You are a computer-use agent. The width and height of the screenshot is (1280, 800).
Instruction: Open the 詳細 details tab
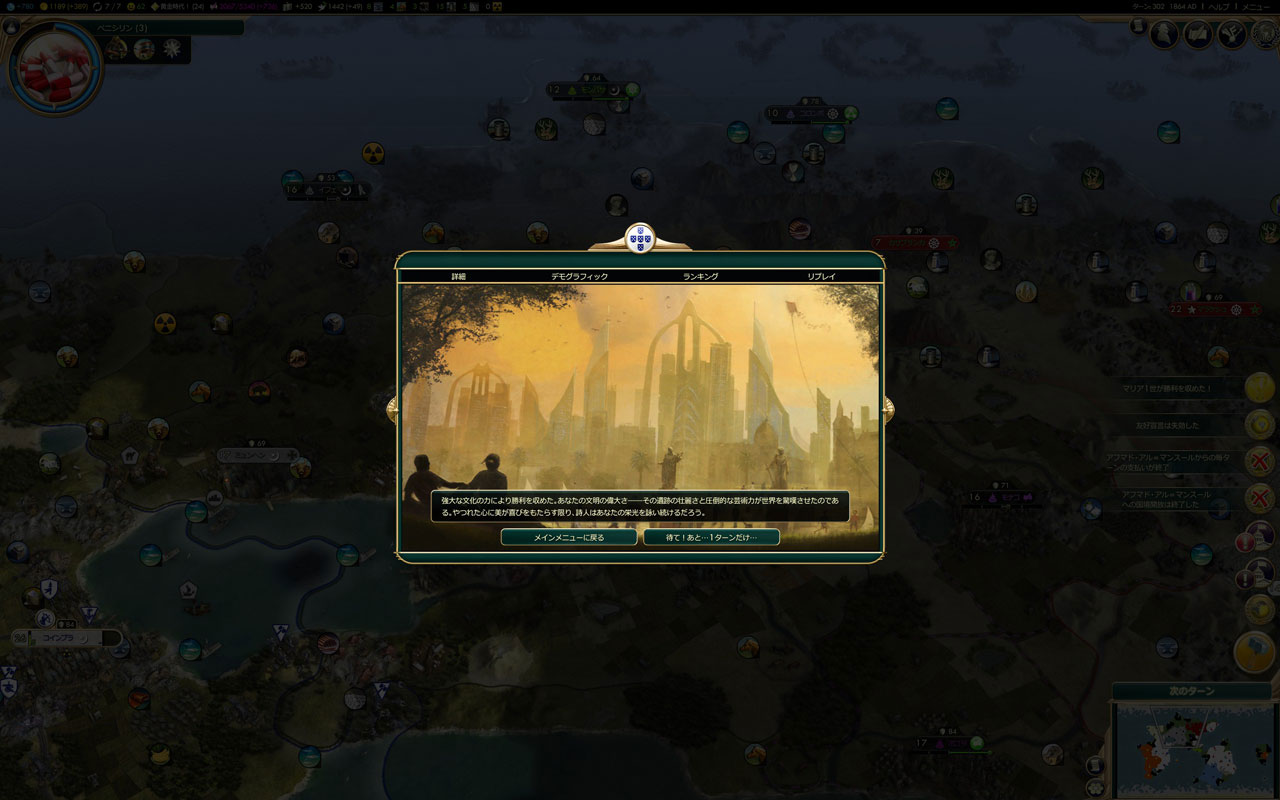tap(459, 276)
